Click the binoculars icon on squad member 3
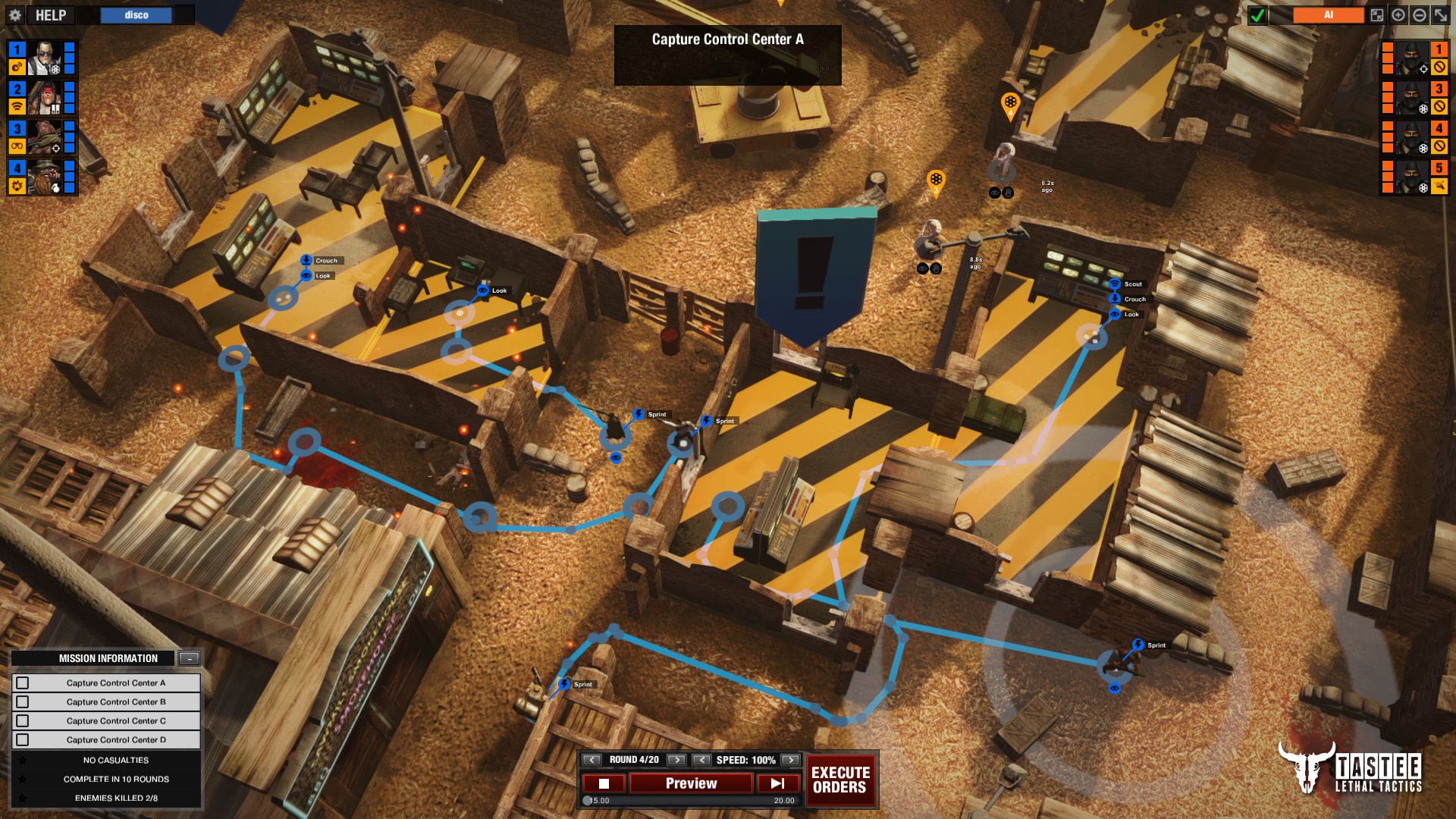Image resolution: width=1456 pixels, height=819 pixels. coord(17,146)
